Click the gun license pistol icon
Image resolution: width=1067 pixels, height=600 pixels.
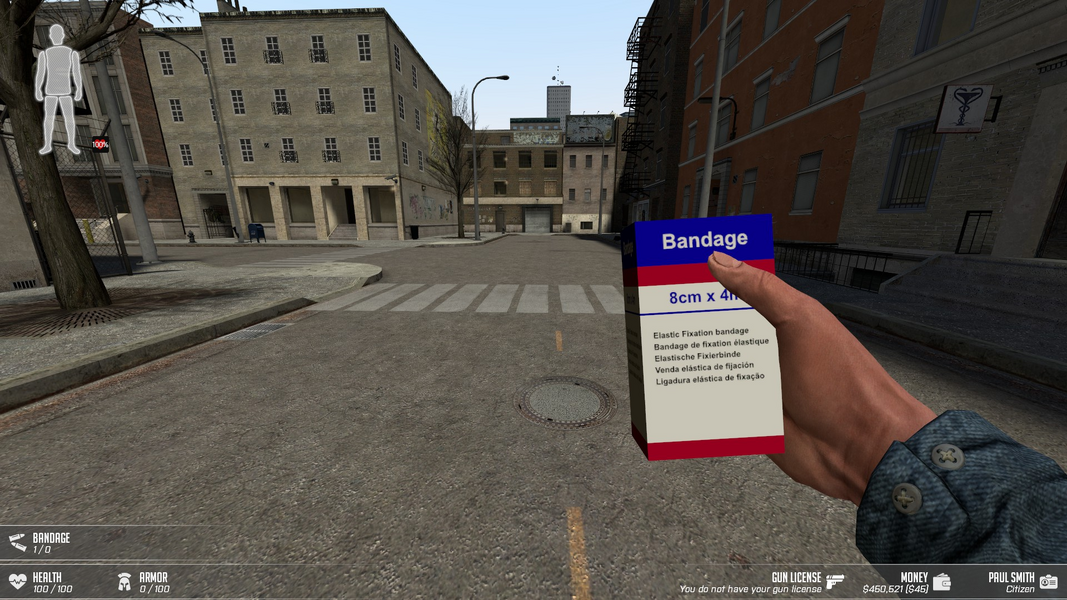(835, 581)
